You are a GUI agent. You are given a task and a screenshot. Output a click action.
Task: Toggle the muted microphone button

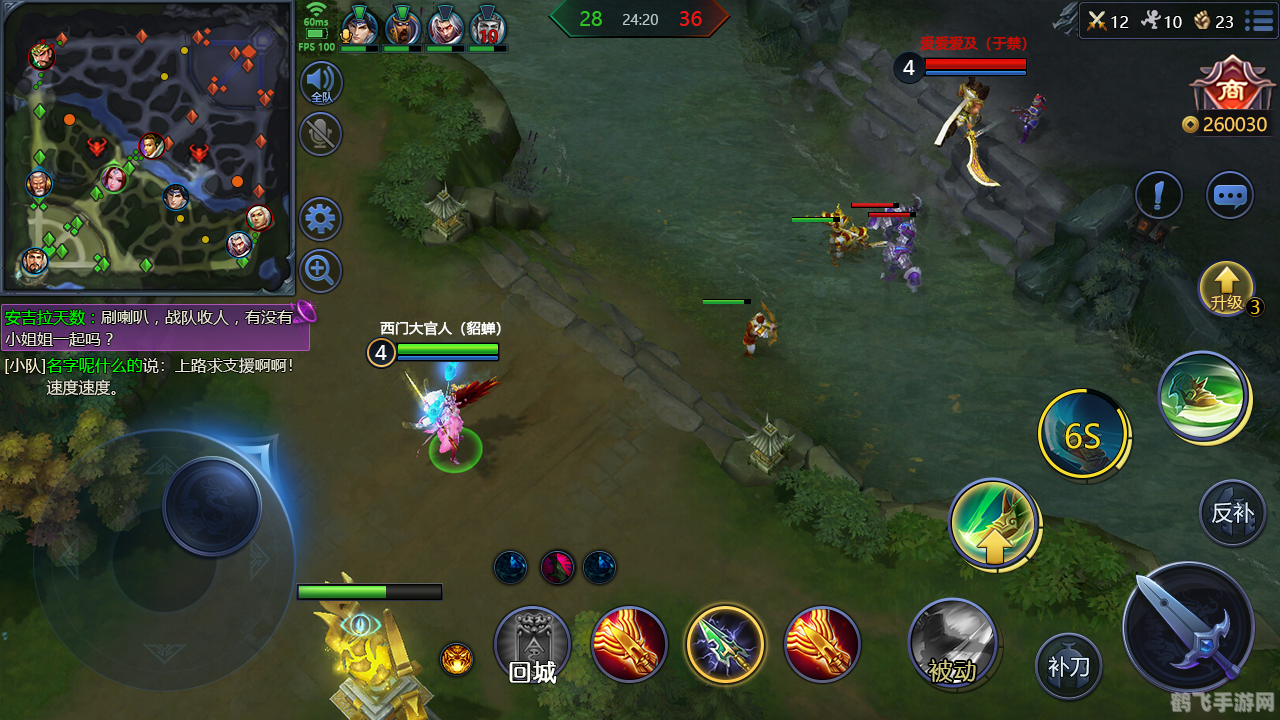click(321, 134)
